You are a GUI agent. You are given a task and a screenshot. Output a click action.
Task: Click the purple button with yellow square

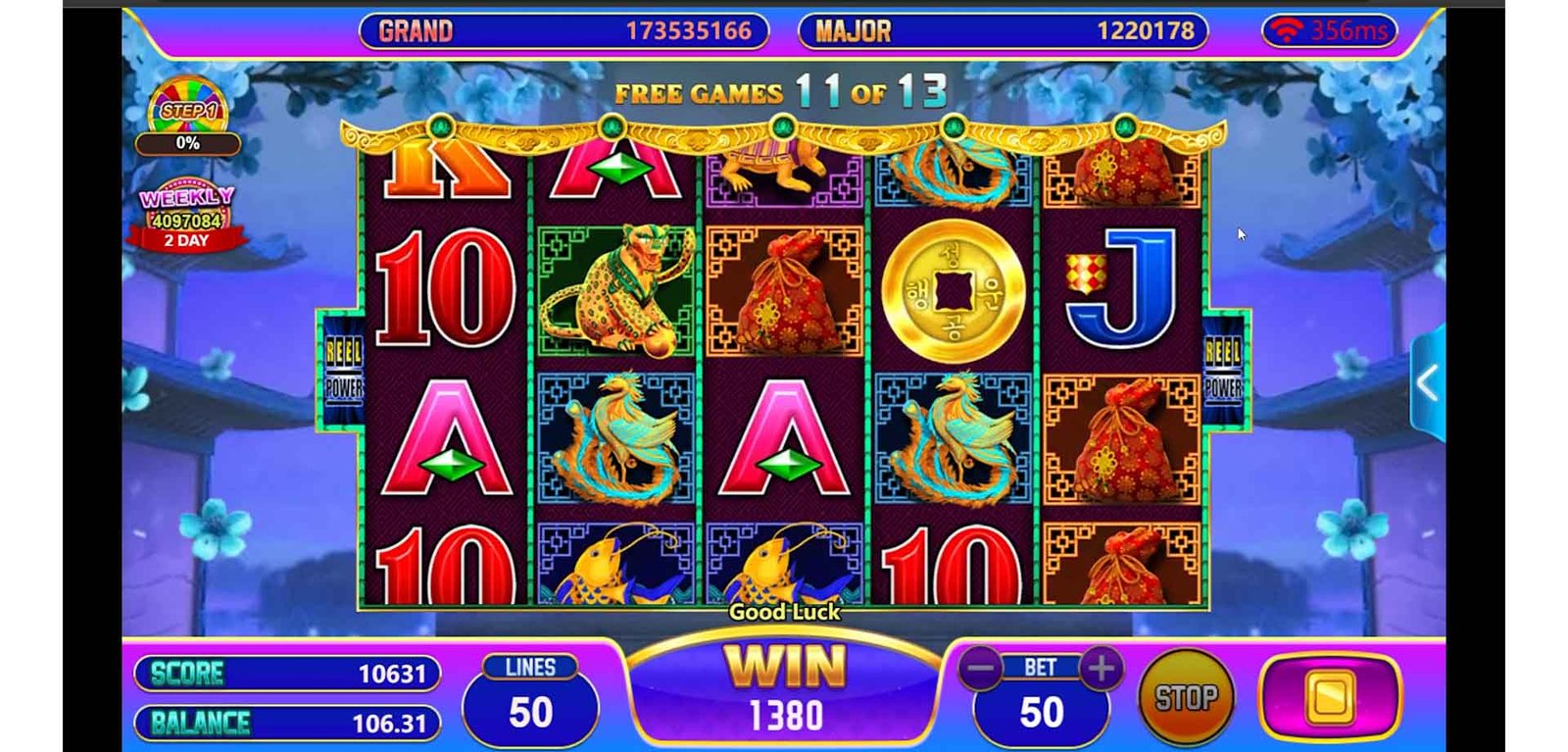click(x=1330, y=697)
